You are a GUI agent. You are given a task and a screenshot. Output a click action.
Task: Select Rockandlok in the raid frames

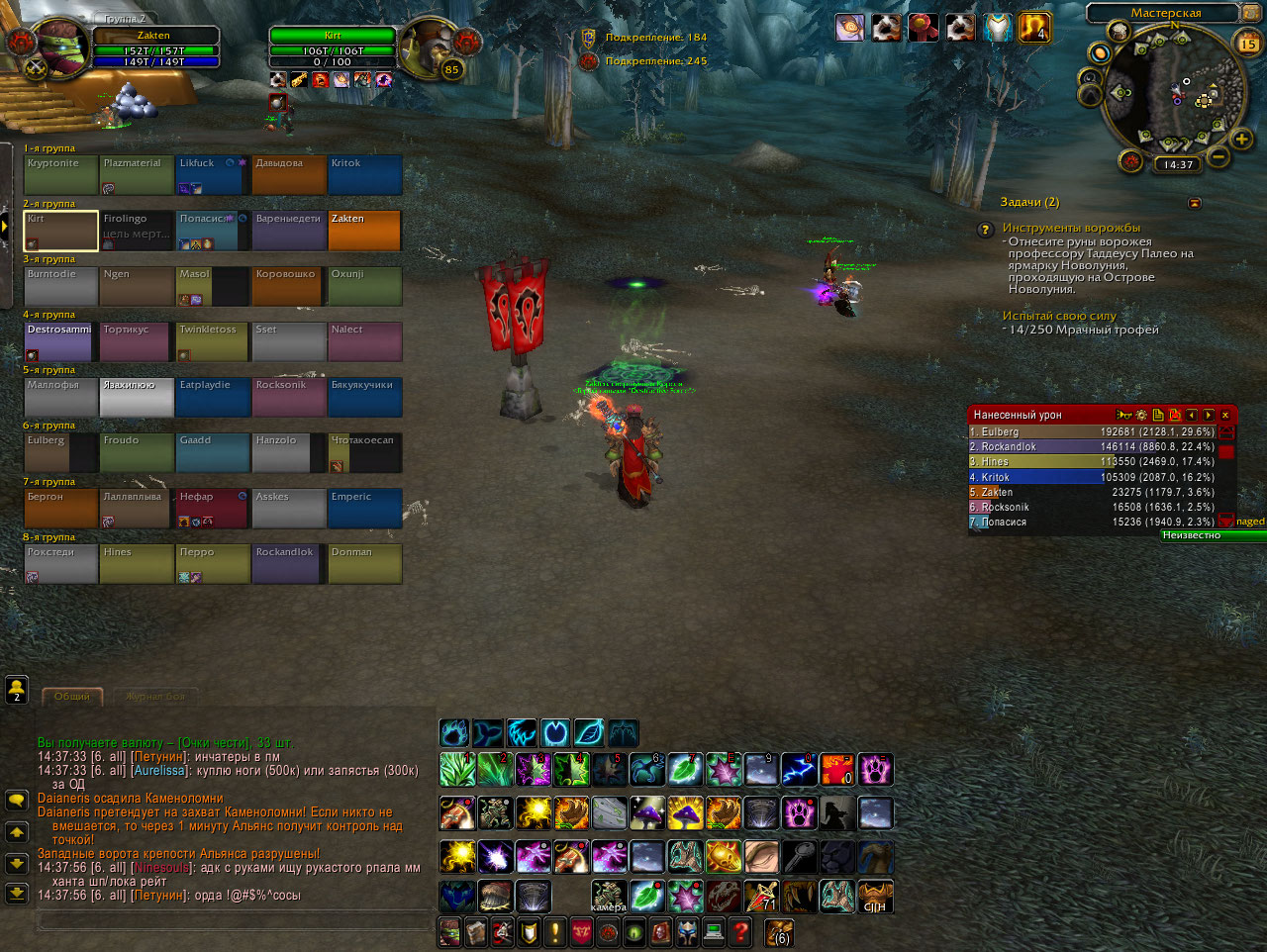coord(289,564)
